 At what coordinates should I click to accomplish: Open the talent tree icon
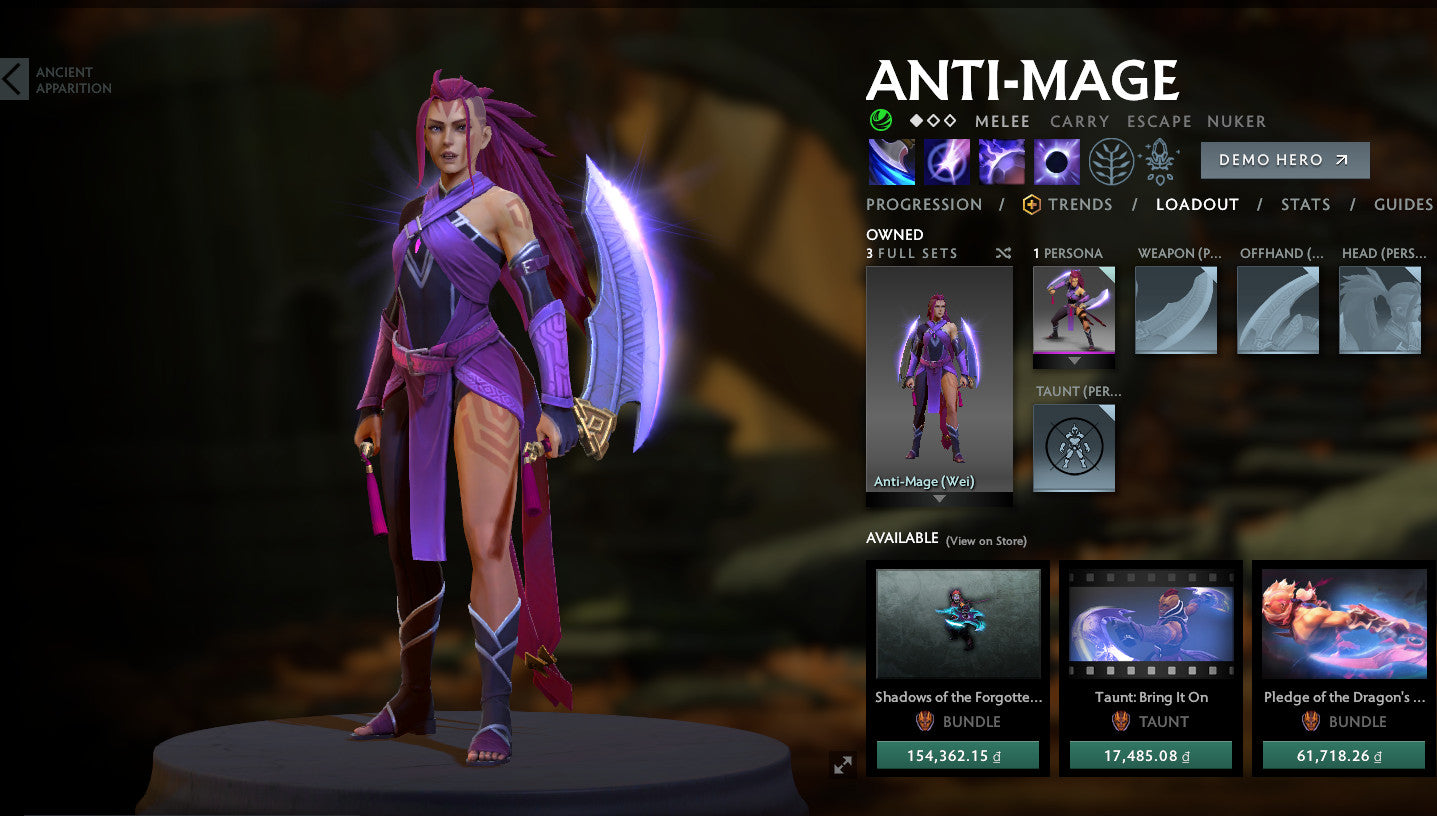tap(1112, 161)
